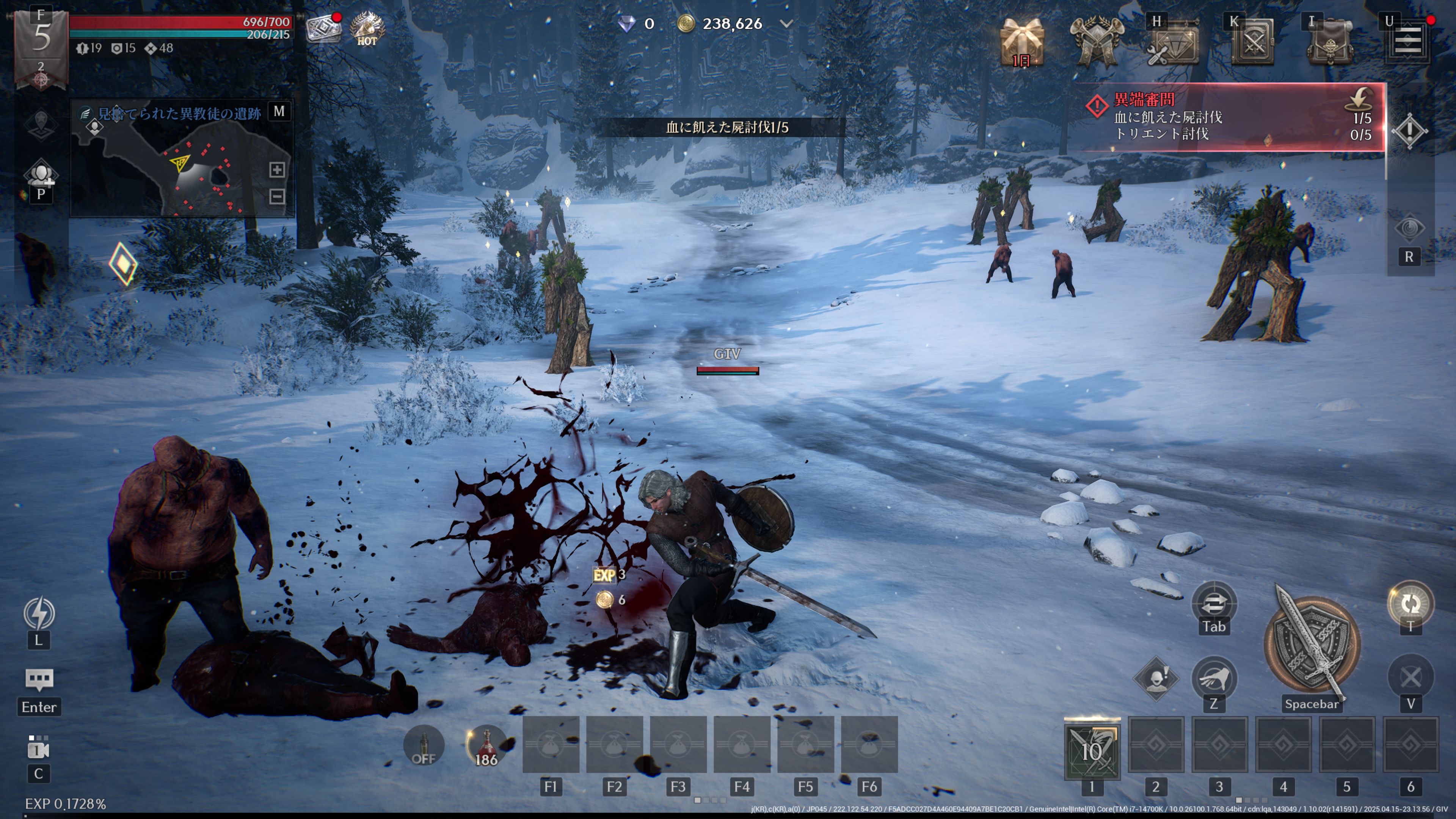Zoom in the minimap

pos(276,169)
